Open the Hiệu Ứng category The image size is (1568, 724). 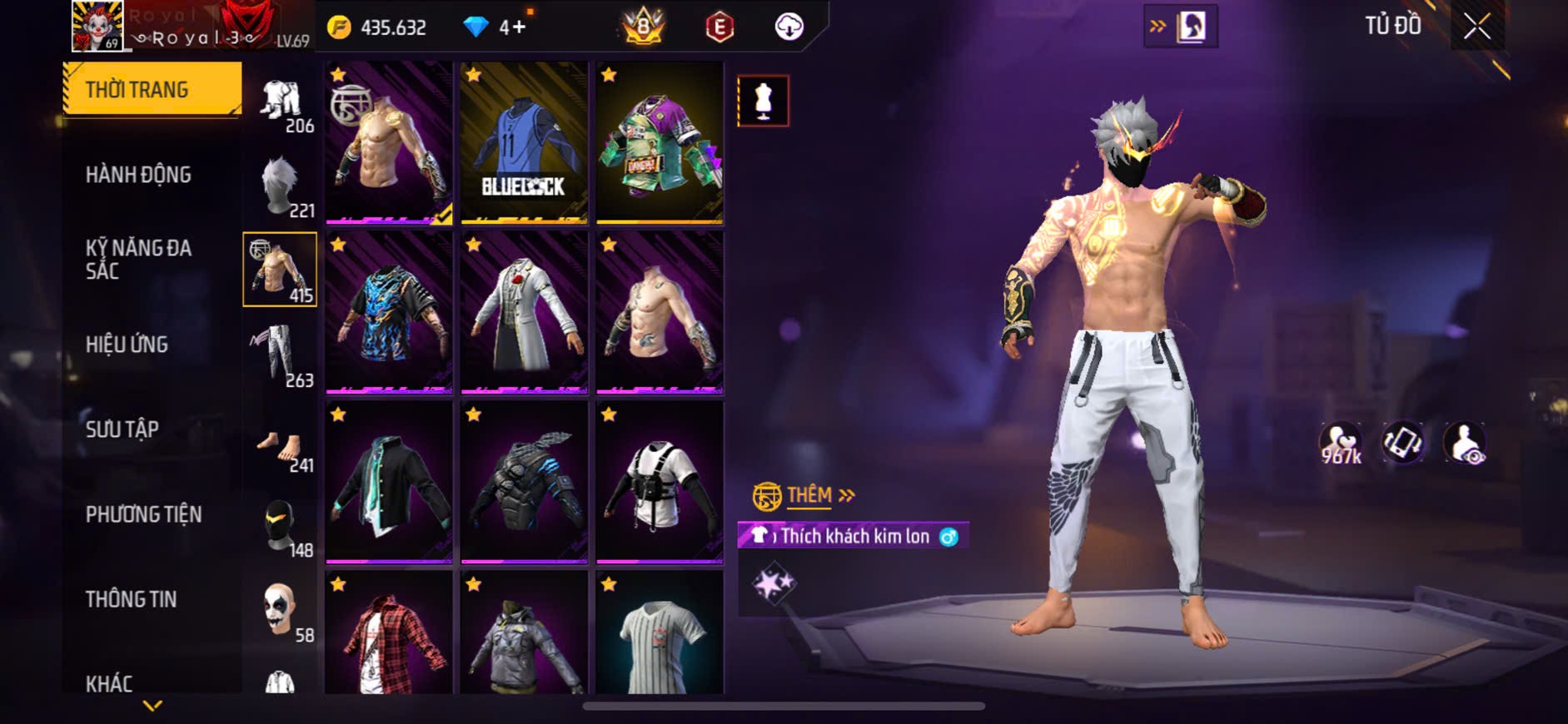[127, 345]
